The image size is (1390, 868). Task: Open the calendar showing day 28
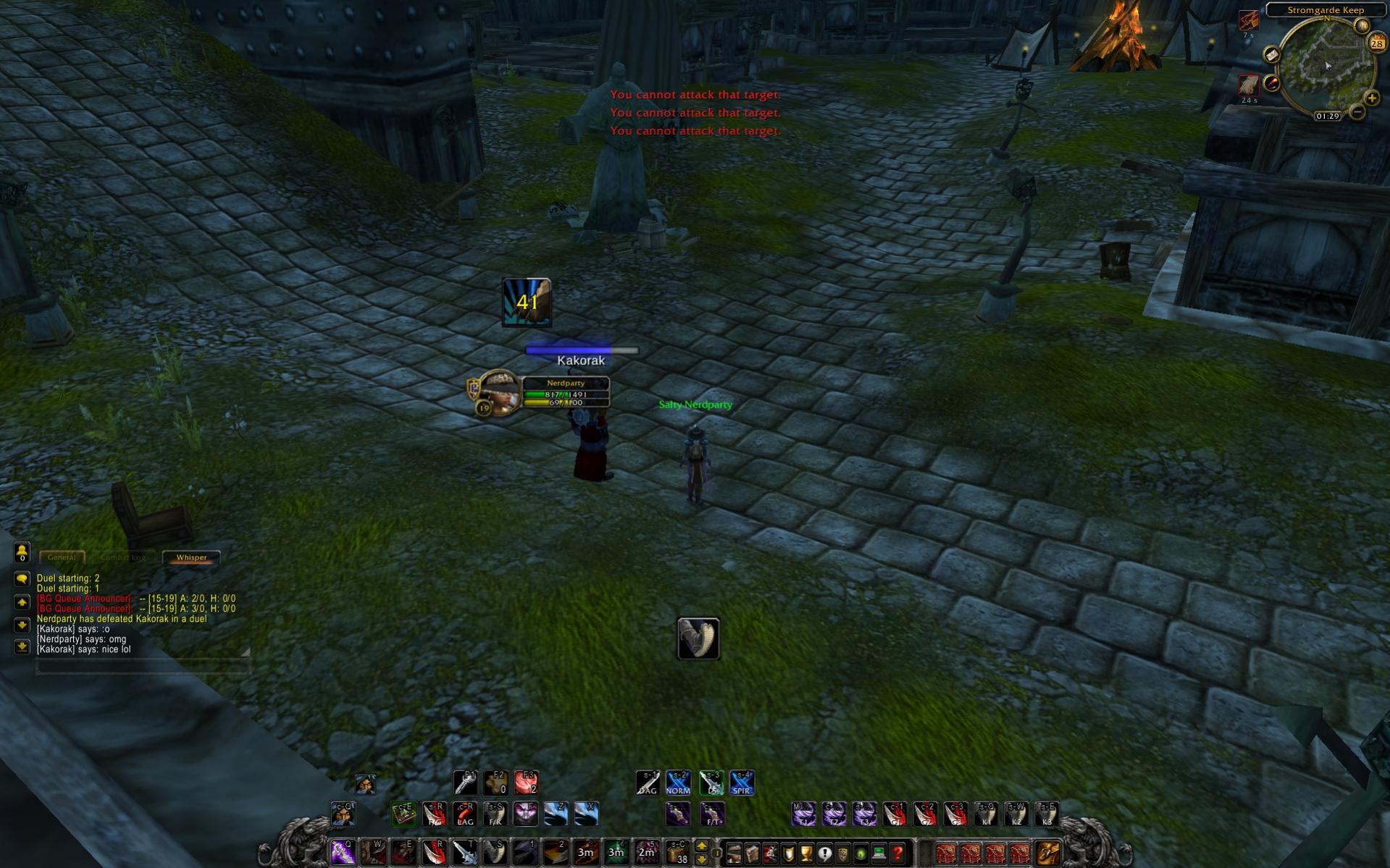(x=1376, y=43)
